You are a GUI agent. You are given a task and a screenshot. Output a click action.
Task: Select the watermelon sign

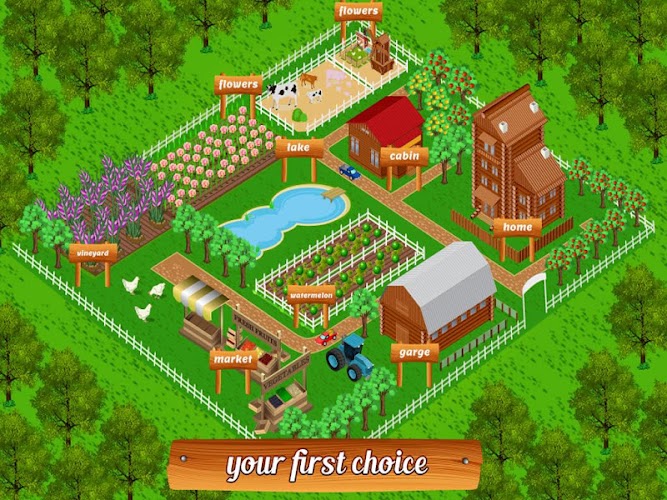[312, 294]
